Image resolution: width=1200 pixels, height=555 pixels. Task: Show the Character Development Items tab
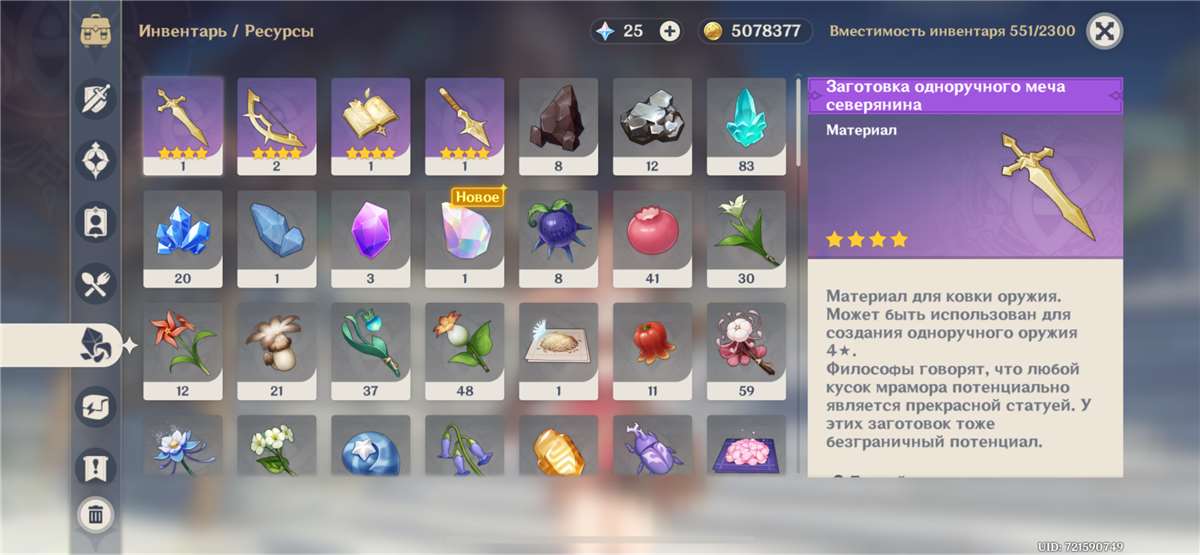pos(97,221)
